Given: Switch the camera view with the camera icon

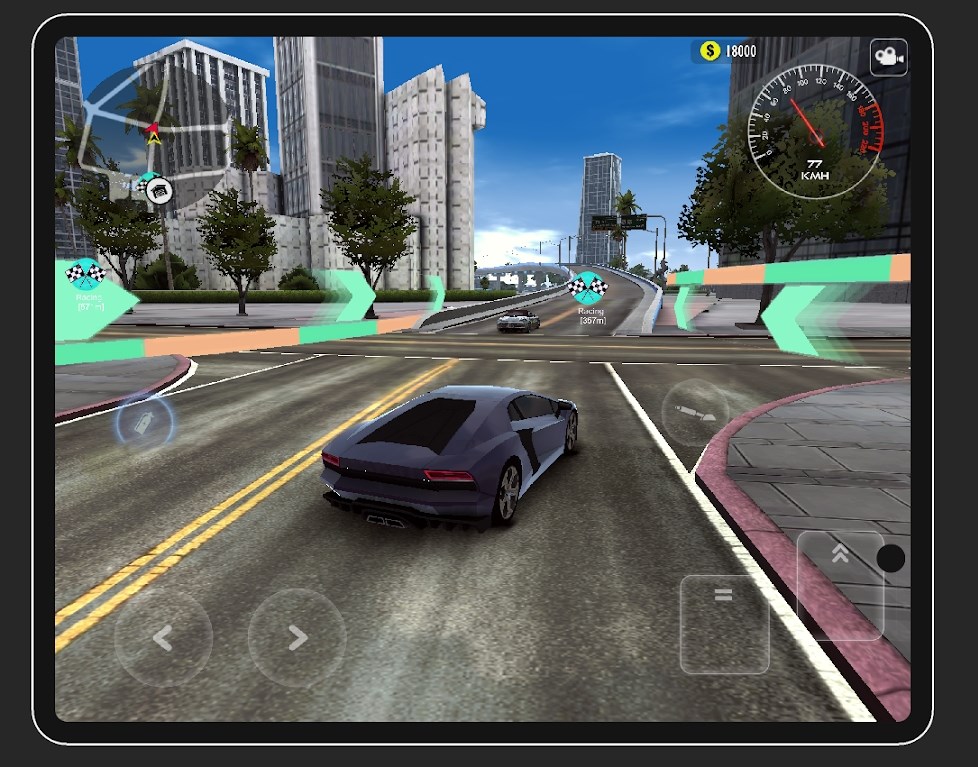Looking at the screenshot, I should [888, 58].
